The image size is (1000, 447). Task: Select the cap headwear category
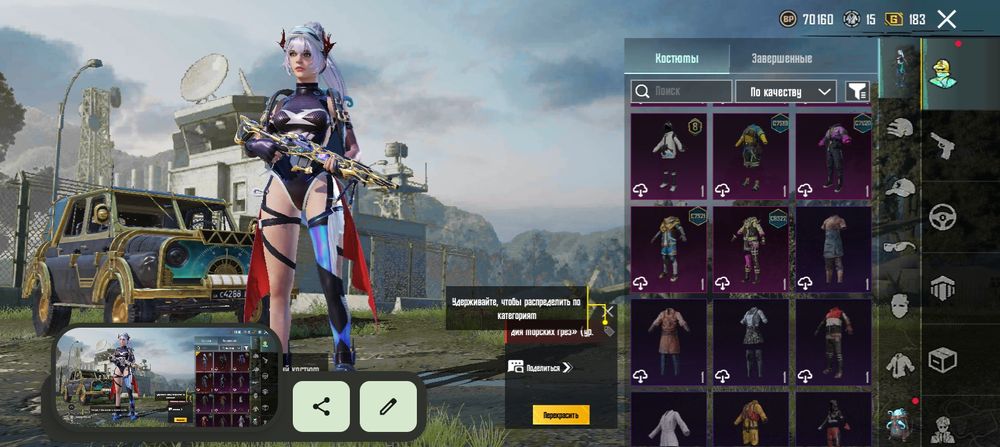tap(900, 187)
